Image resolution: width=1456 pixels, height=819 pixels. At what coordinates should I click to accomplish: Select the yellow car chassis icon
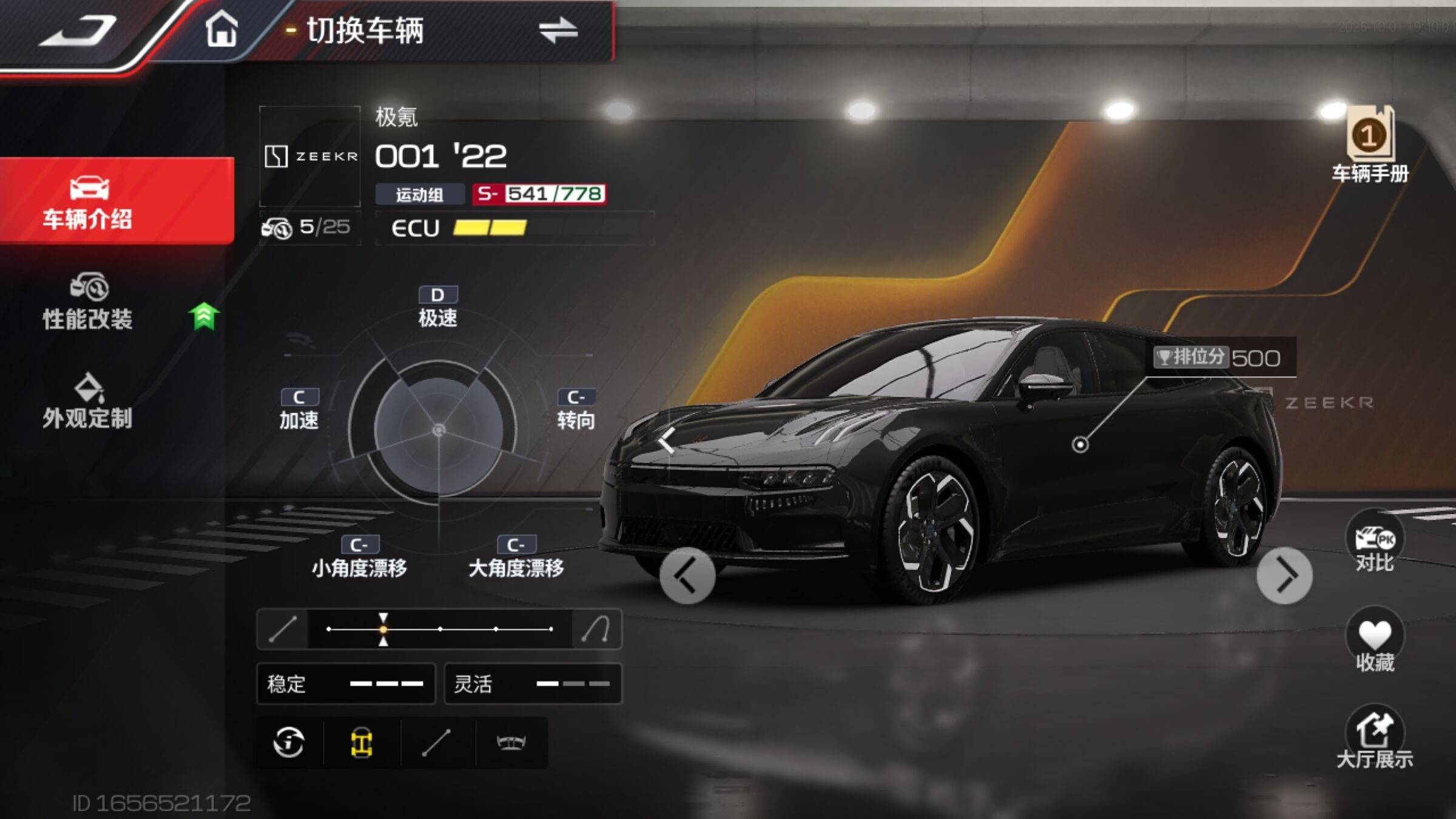click(362, 743)
